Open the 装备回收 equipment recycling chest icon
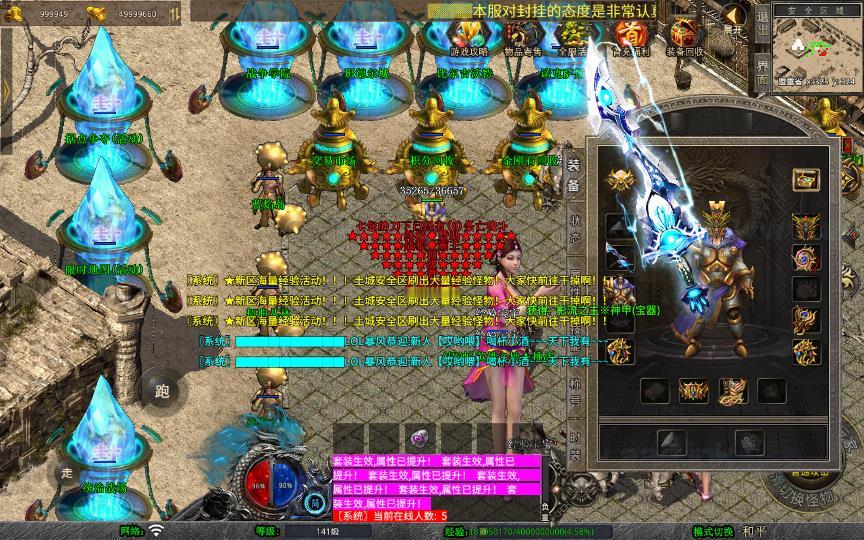 (x=684, y=37)
